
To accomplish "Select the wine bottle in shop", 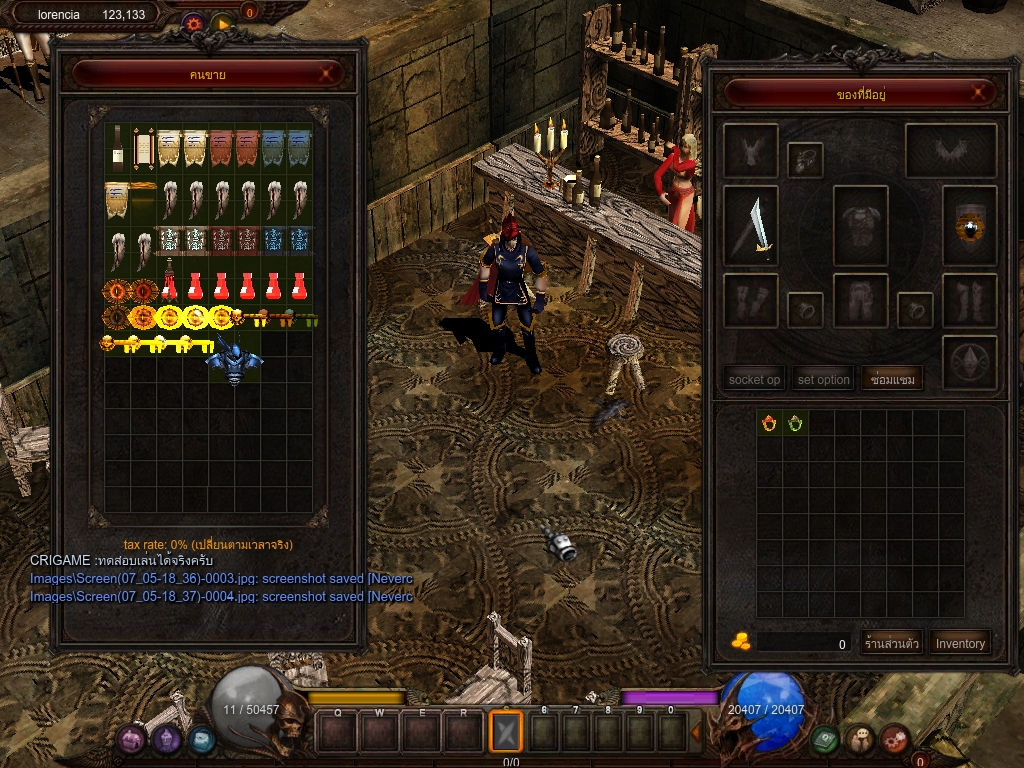I will tap(118, 146).
